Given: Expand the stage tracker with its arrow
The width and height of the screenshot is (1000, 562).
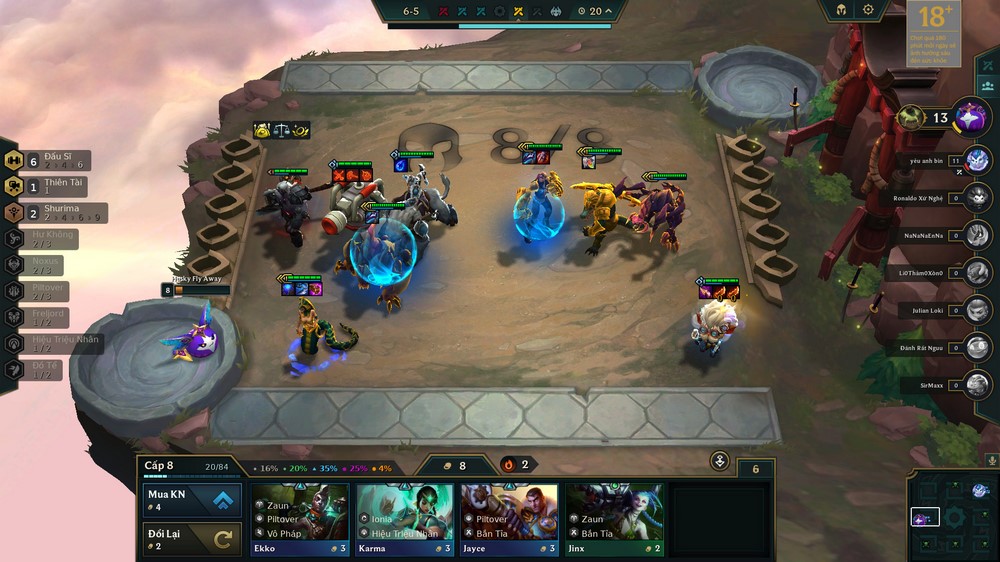Looking at the screenshot, I should 608,12.
